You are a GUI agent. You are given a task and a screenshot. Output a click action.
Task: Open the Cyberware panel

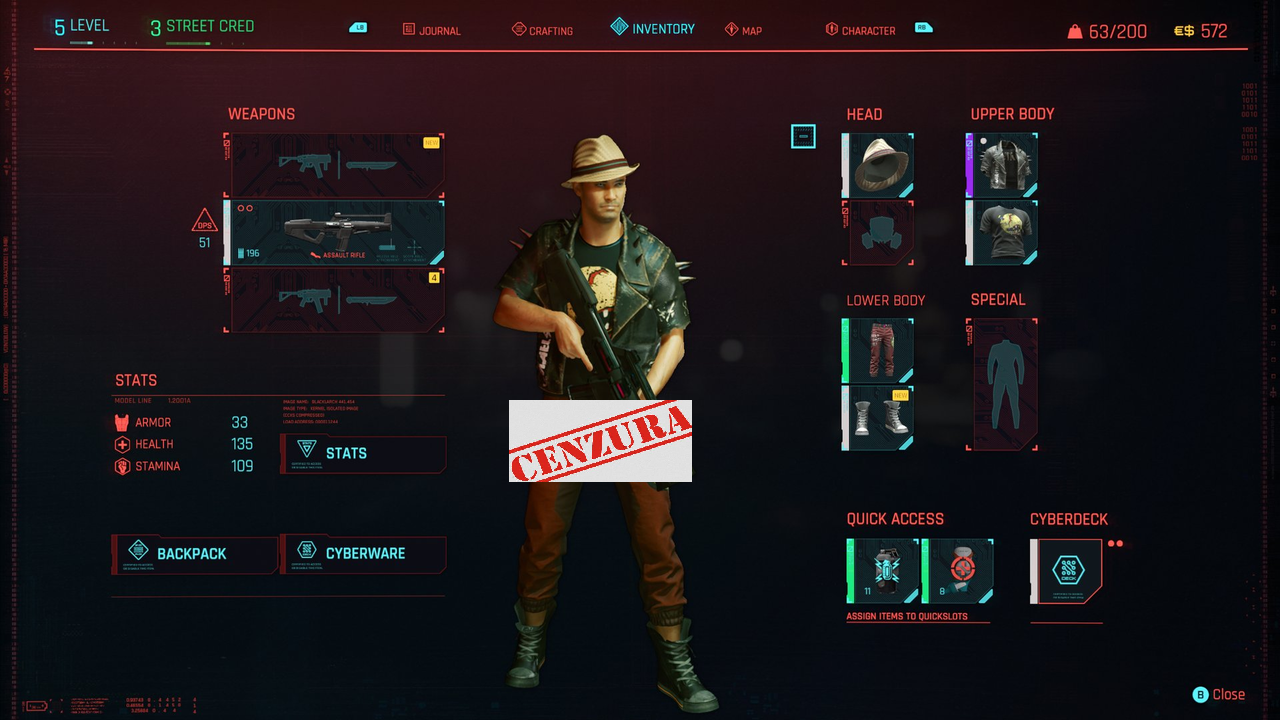pos(362,554)
